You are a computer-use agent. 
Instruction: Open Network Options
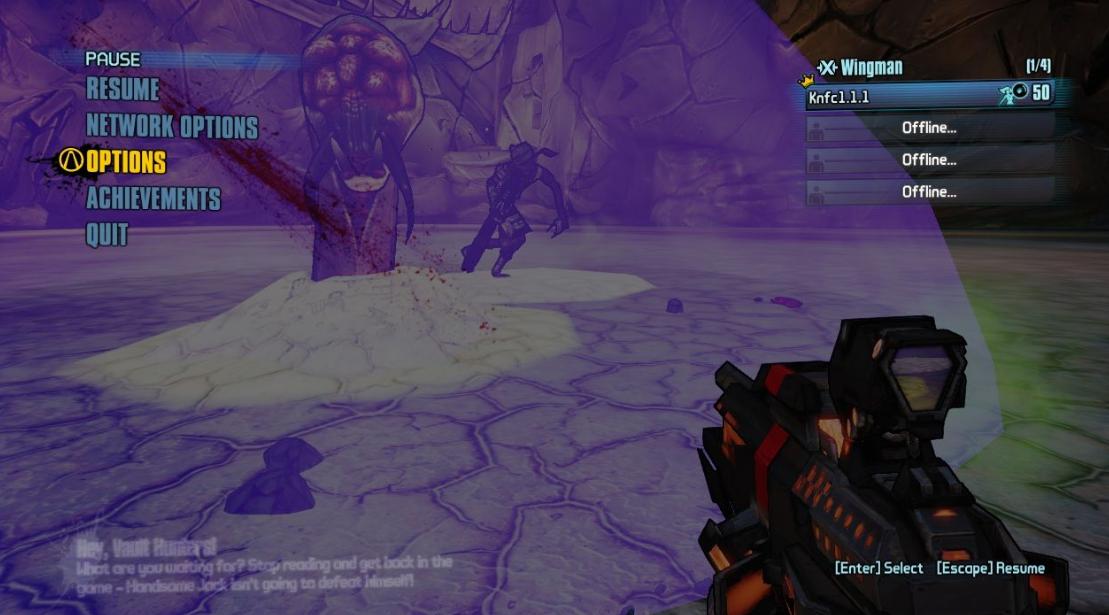click(172, 127)
